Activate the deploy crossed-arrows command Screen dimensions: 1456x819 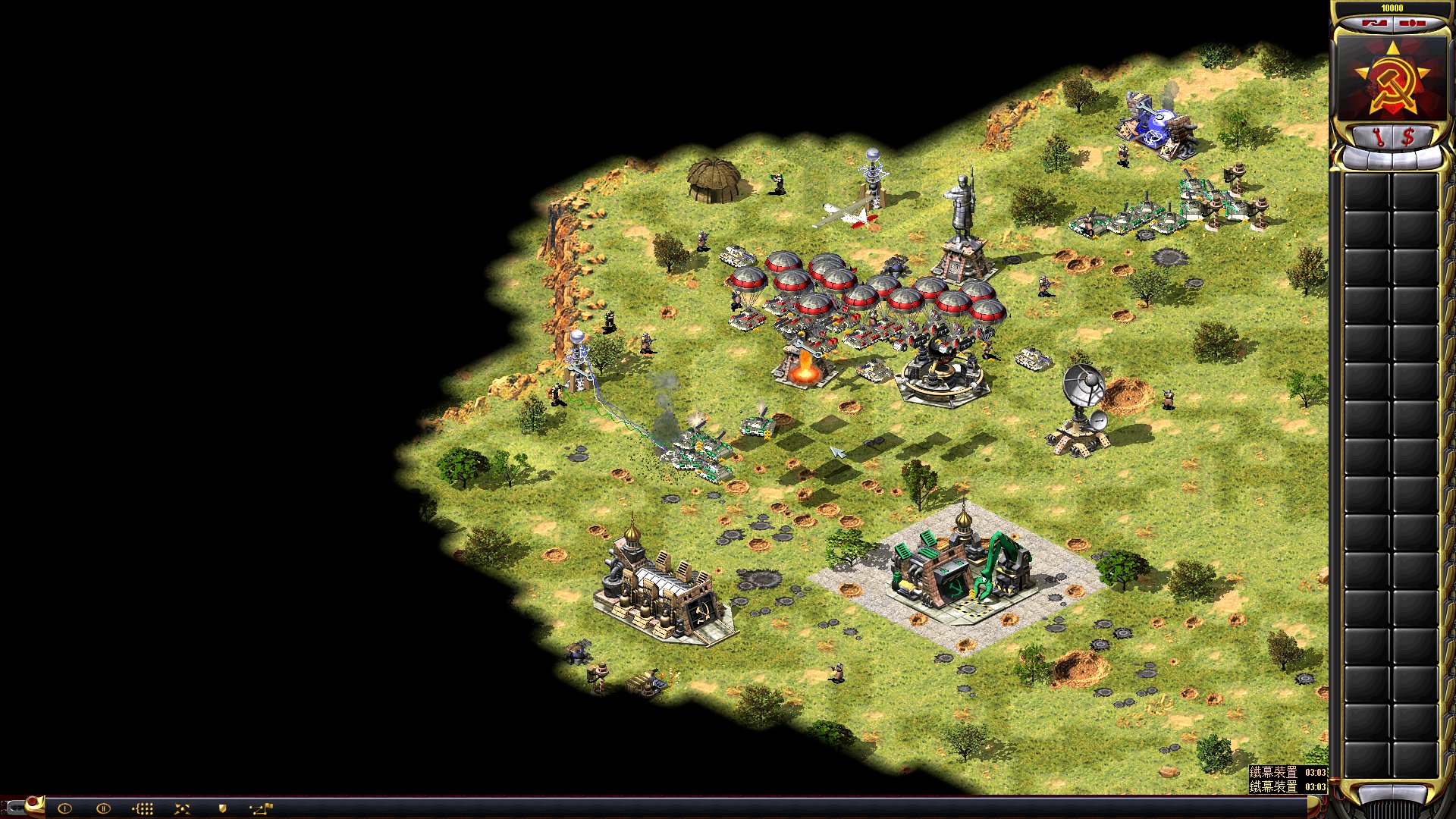[182, 808]
